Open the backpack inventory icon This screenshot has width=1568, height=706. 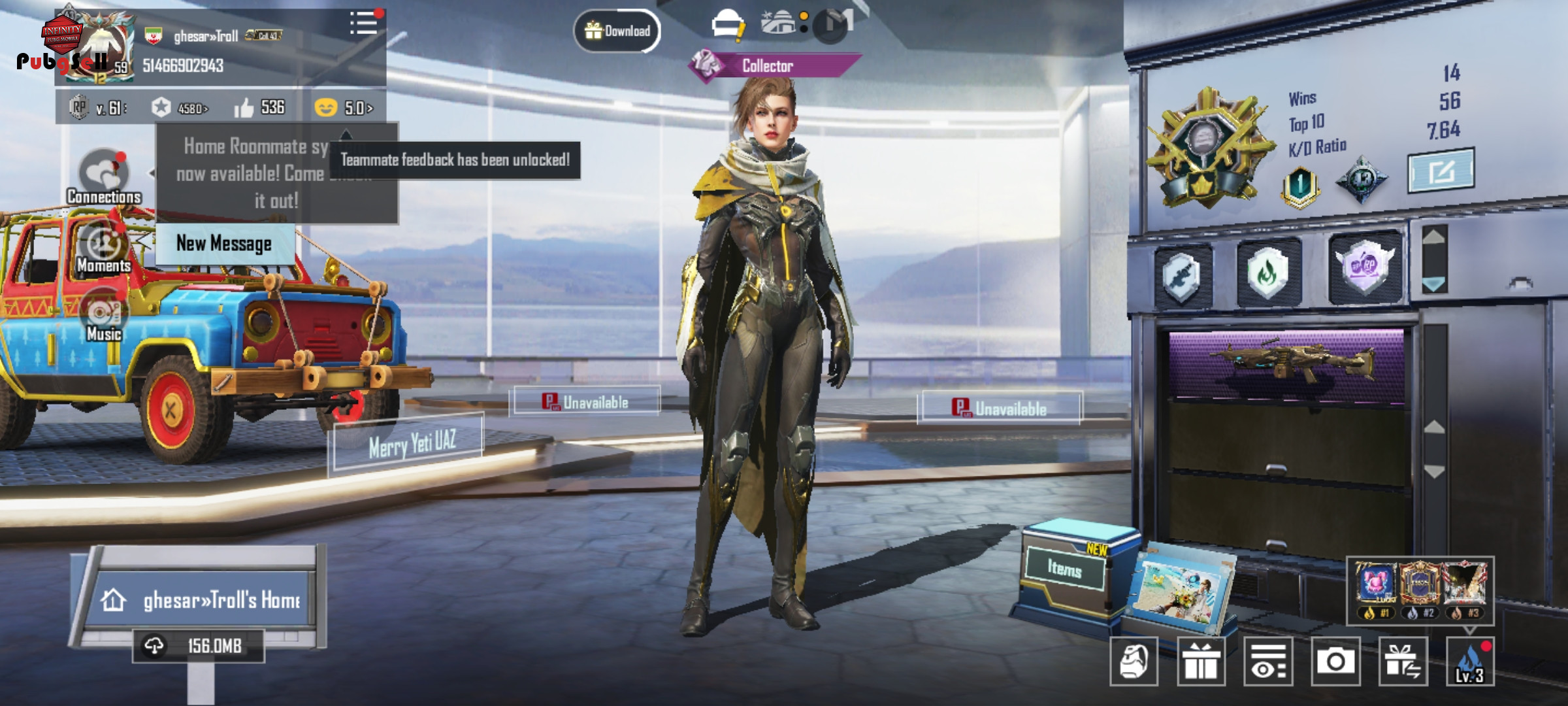point(1134,662)
